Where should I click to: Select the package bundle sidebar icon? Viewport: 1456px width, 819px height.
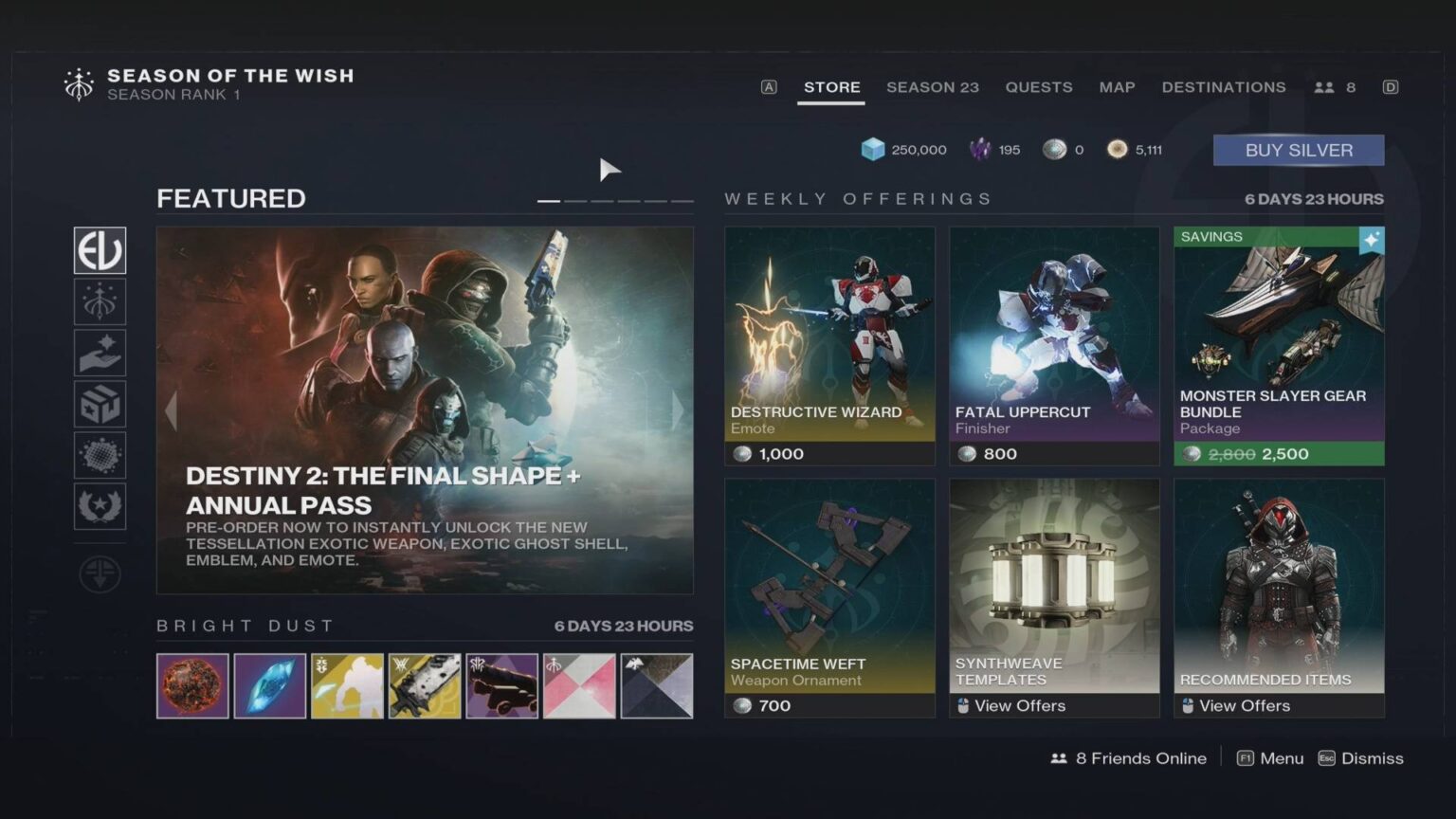[x=100, y=404]
